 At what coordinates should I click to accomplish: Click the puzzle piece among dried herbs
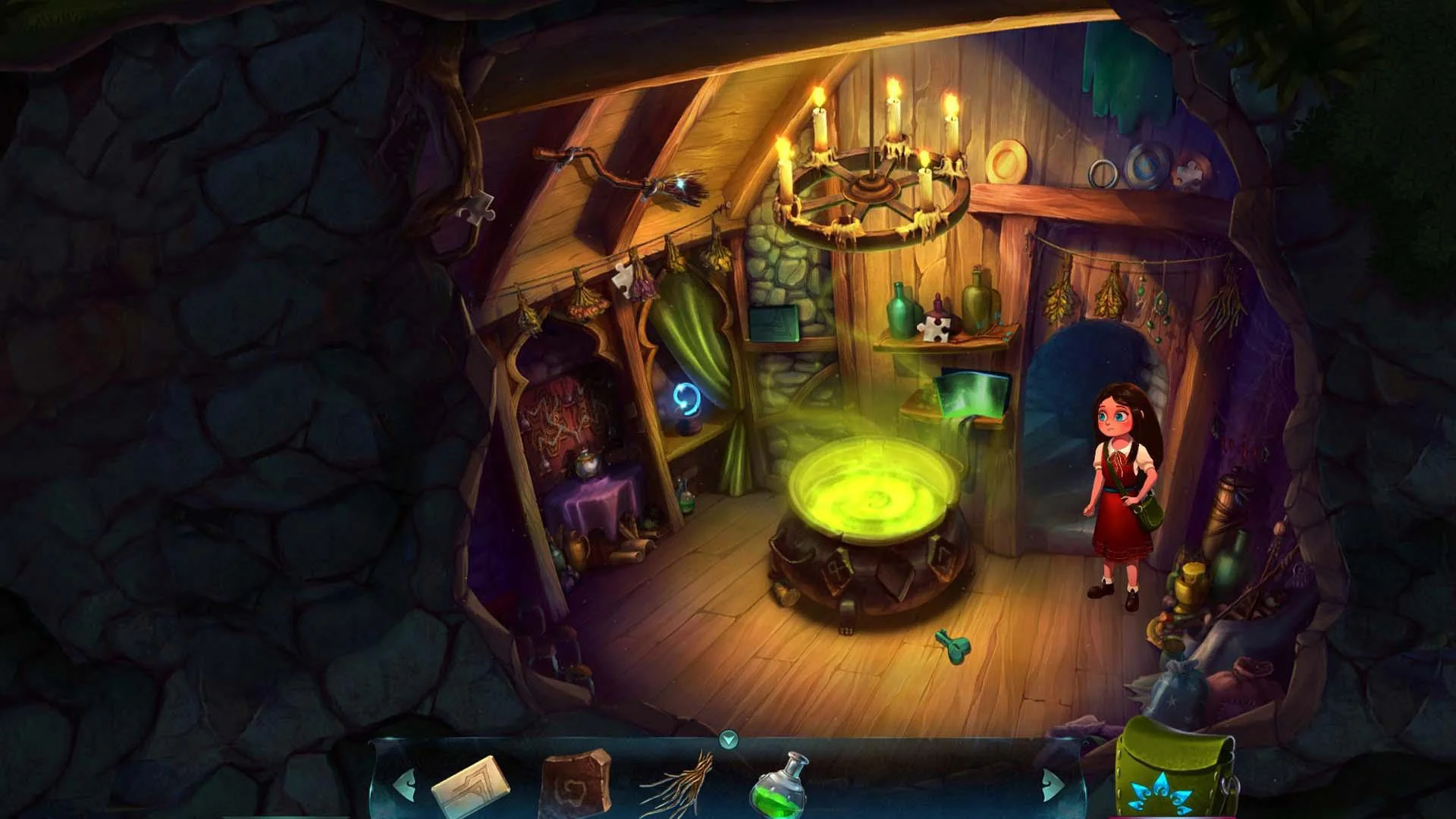pyautogui.click(x=623, y=278)
